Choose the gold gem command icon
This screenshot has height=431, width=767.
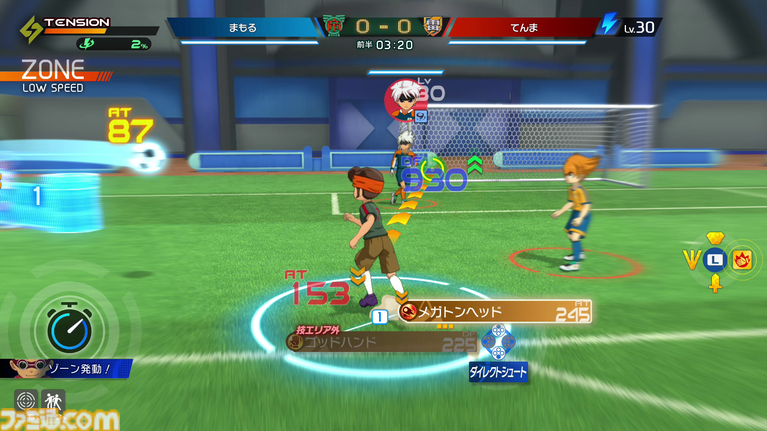[714, 238]
